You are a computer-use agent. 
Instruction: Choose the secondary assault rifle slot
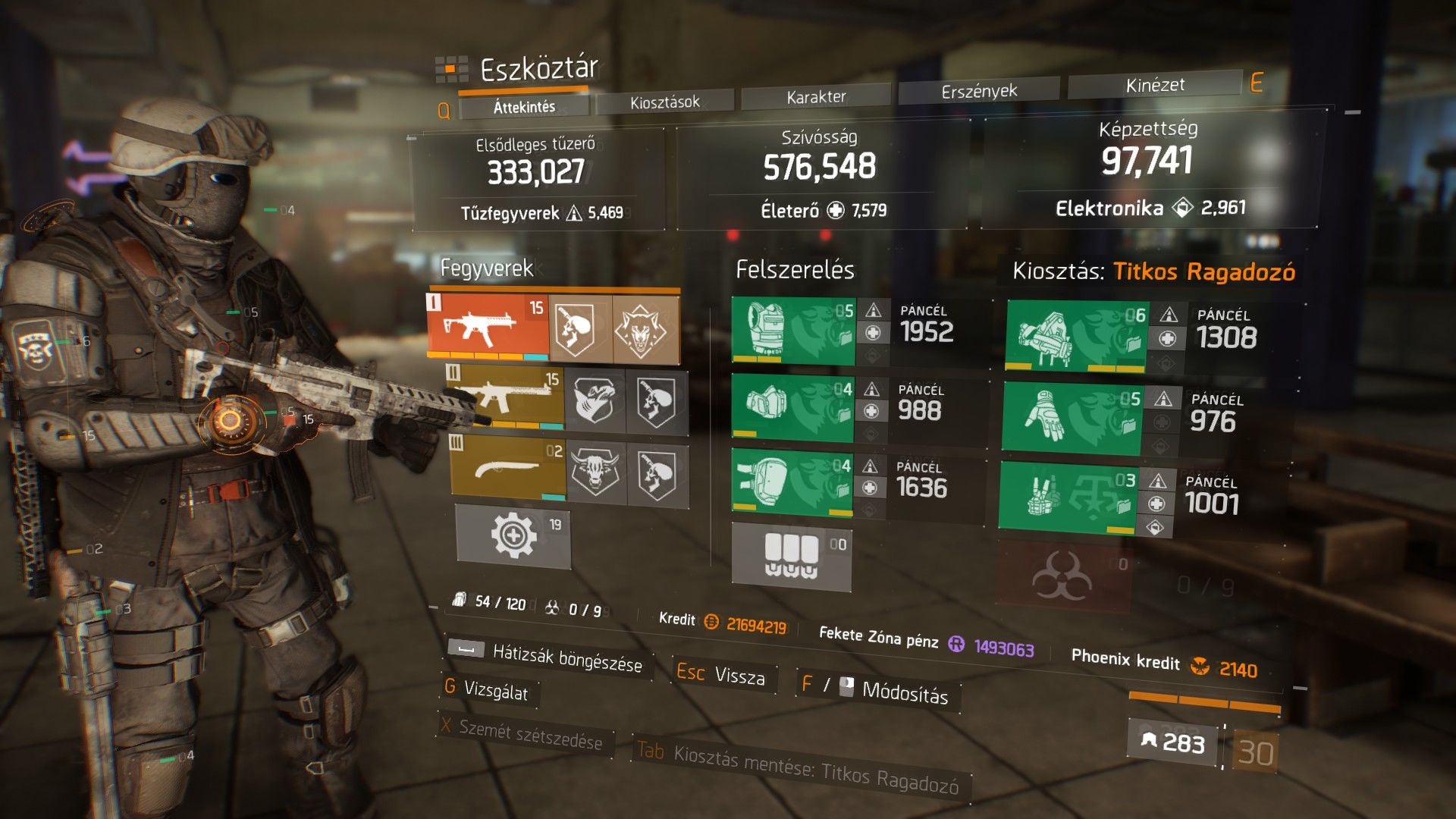coord(506,397)
